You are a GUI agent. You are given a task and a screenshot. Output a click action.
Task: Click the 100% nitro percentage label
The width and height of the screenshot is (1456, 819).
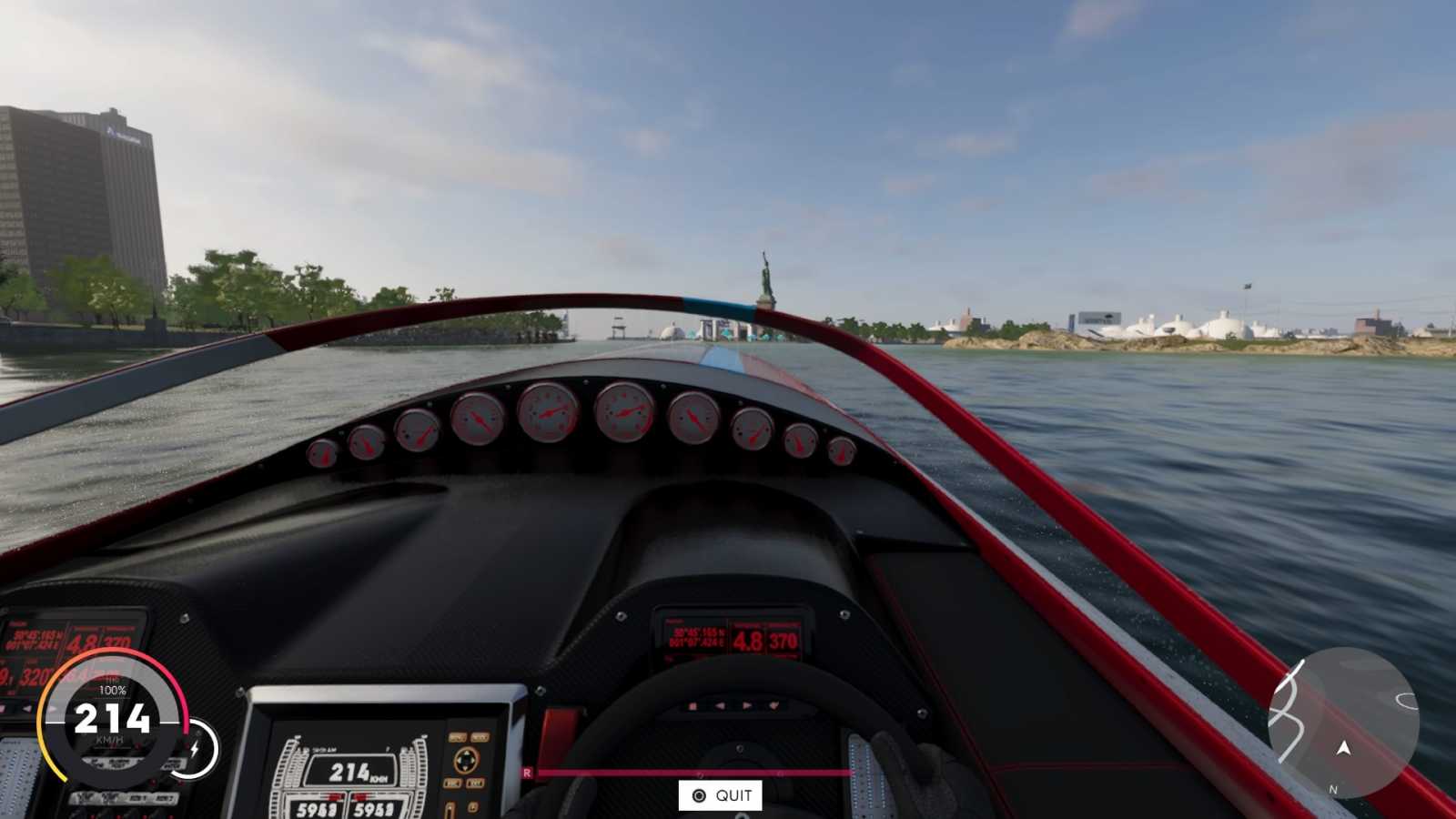(x=114, y=689)
